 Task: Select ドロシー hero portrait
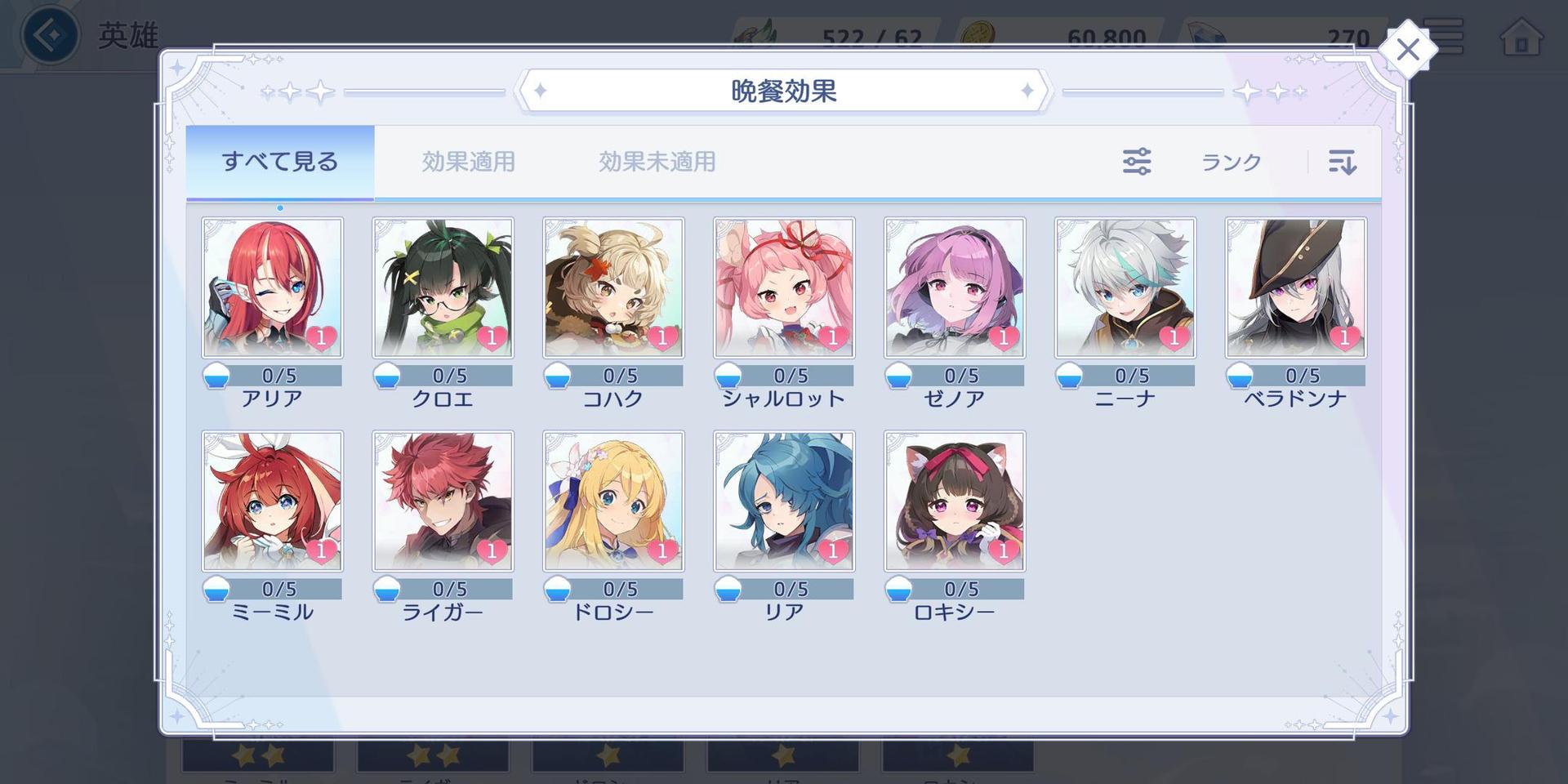[x=614, y=501]
